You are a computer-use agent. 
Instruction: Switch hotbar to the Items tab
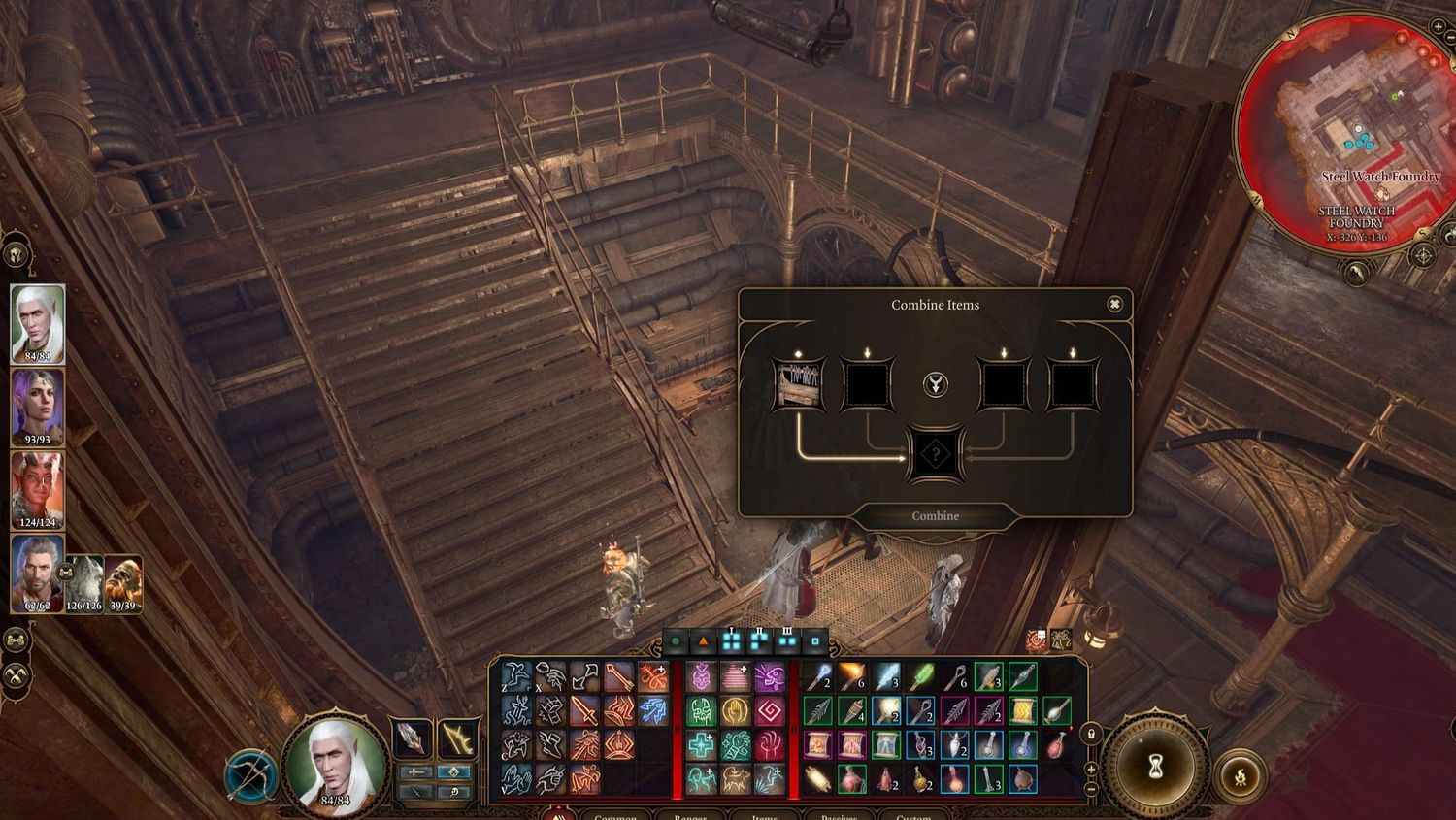(x=765, y=817)
